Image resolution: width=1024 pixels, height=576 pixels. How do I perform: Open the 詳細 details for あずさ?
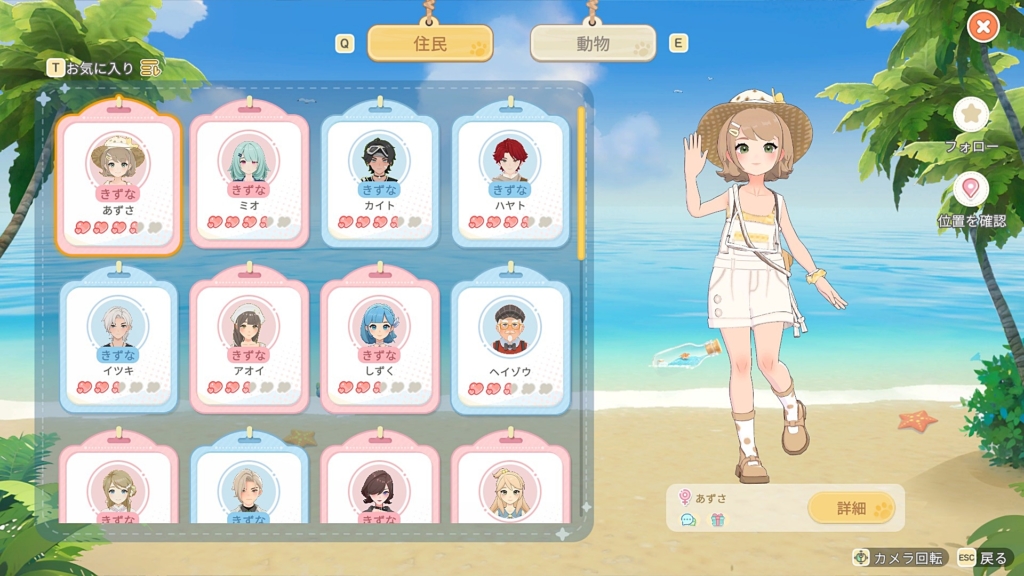click(851, 508)
